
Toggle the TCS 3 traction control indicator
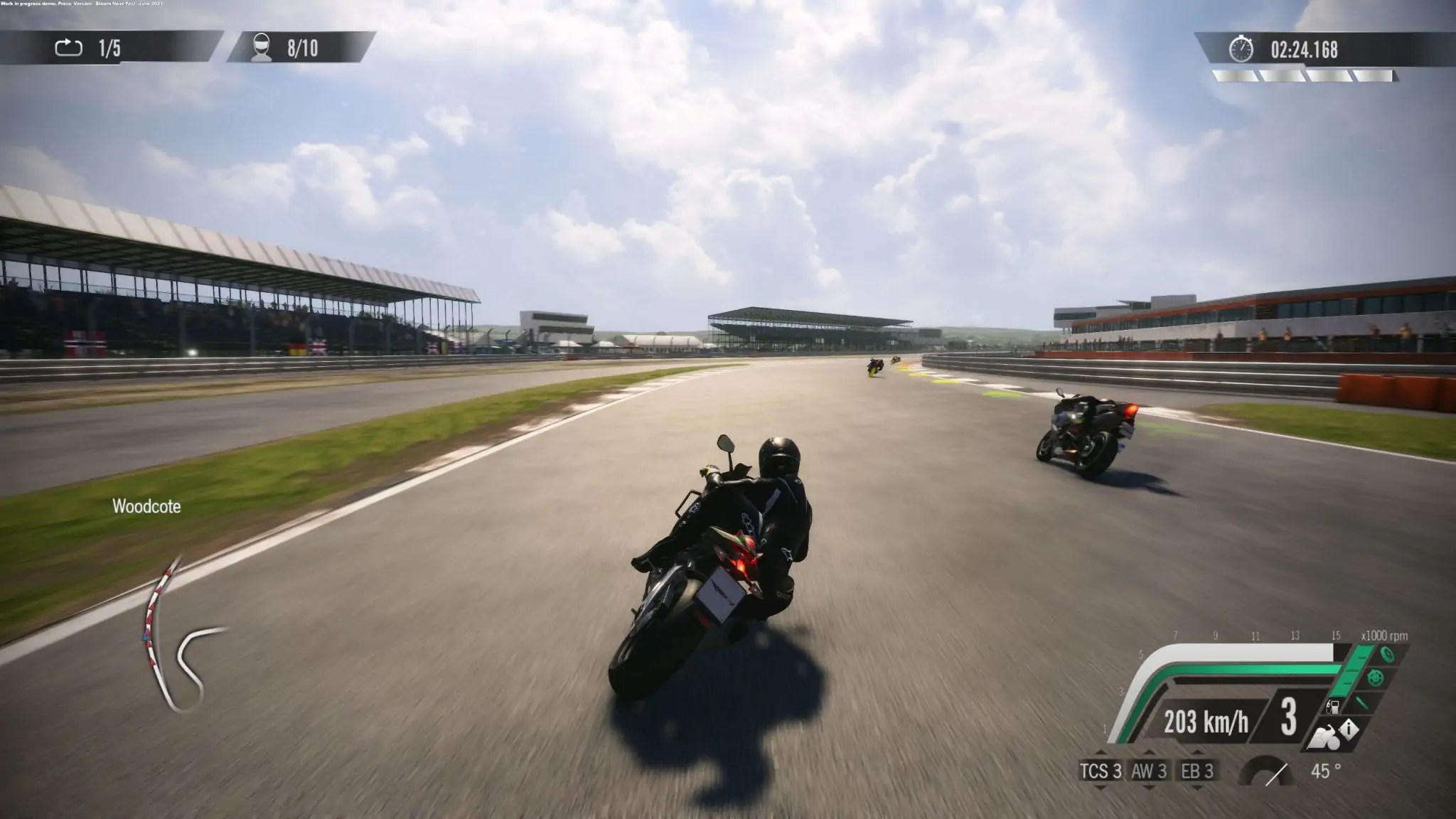1102,772
